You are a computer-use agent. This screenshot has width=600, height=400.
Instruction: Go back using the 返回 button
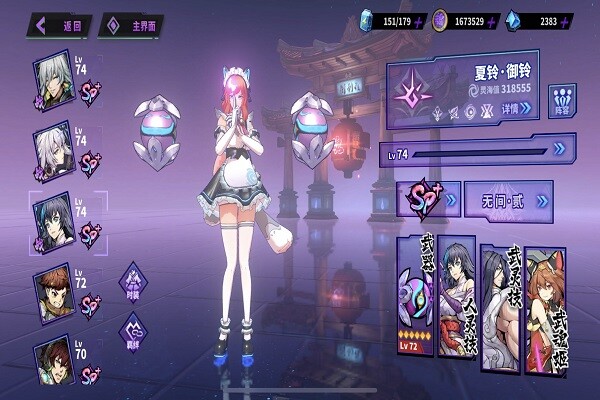click(62, 25)
